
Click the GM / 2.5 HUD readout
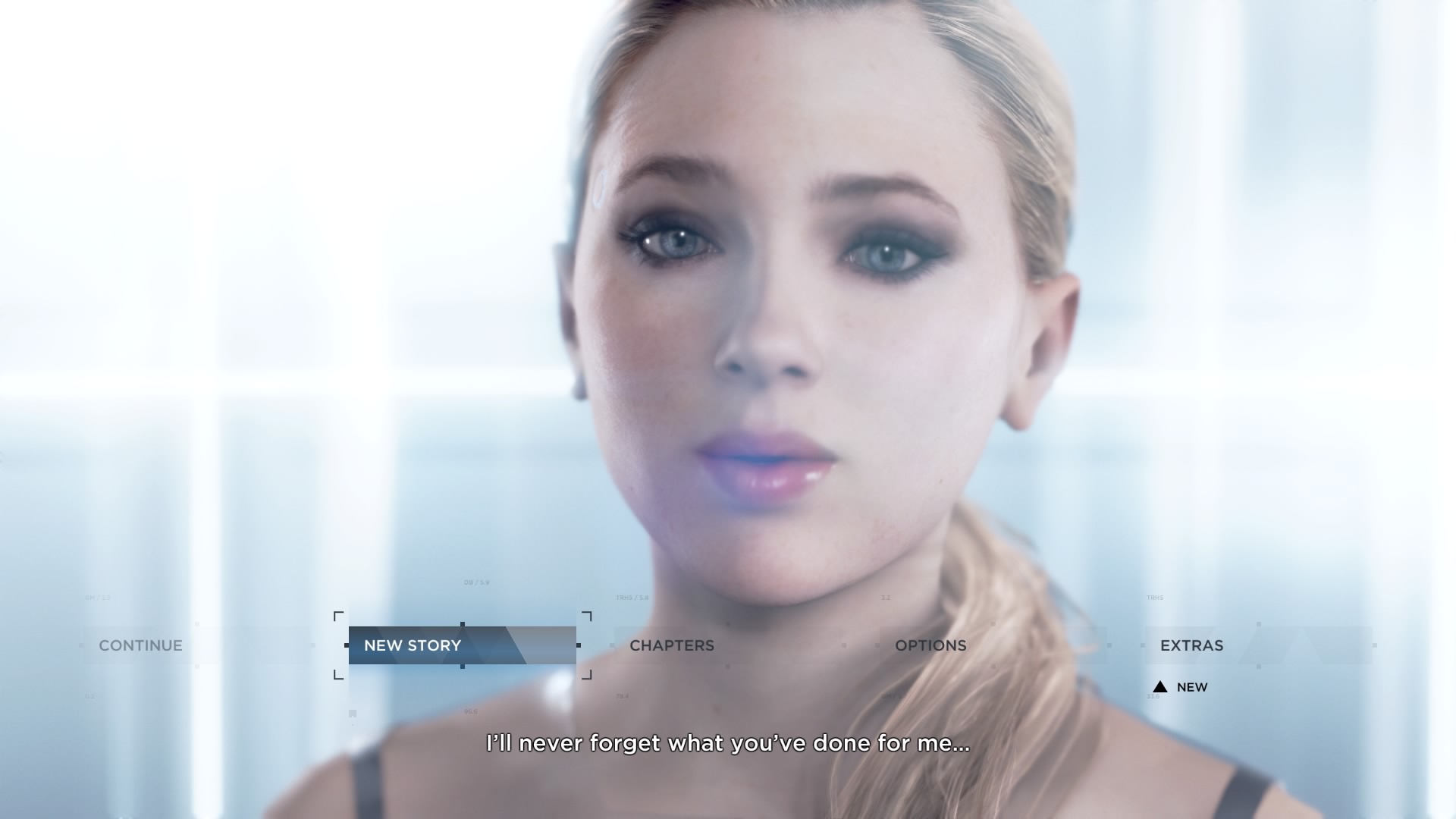pyautogui.click(x=96, y=597)
